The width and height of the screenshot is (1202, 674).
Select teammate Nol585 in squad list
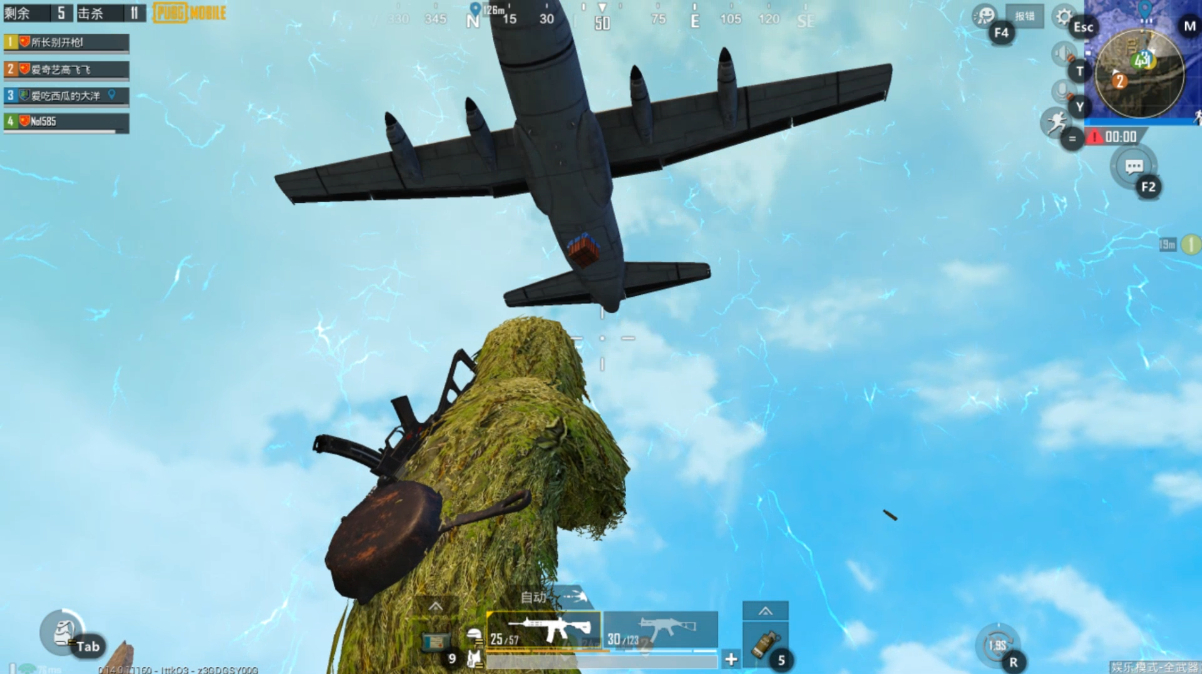[67, 122]
